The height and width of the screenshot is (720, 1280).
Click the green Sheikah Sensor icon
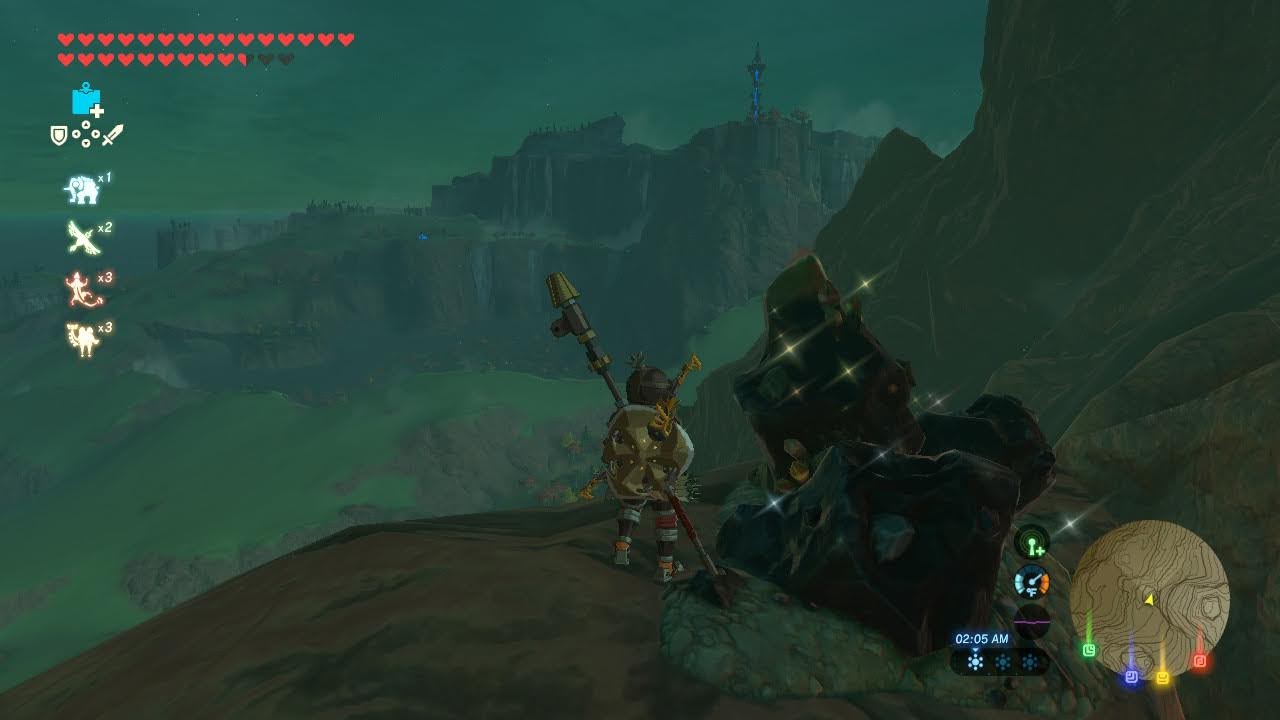[1032, 544]
